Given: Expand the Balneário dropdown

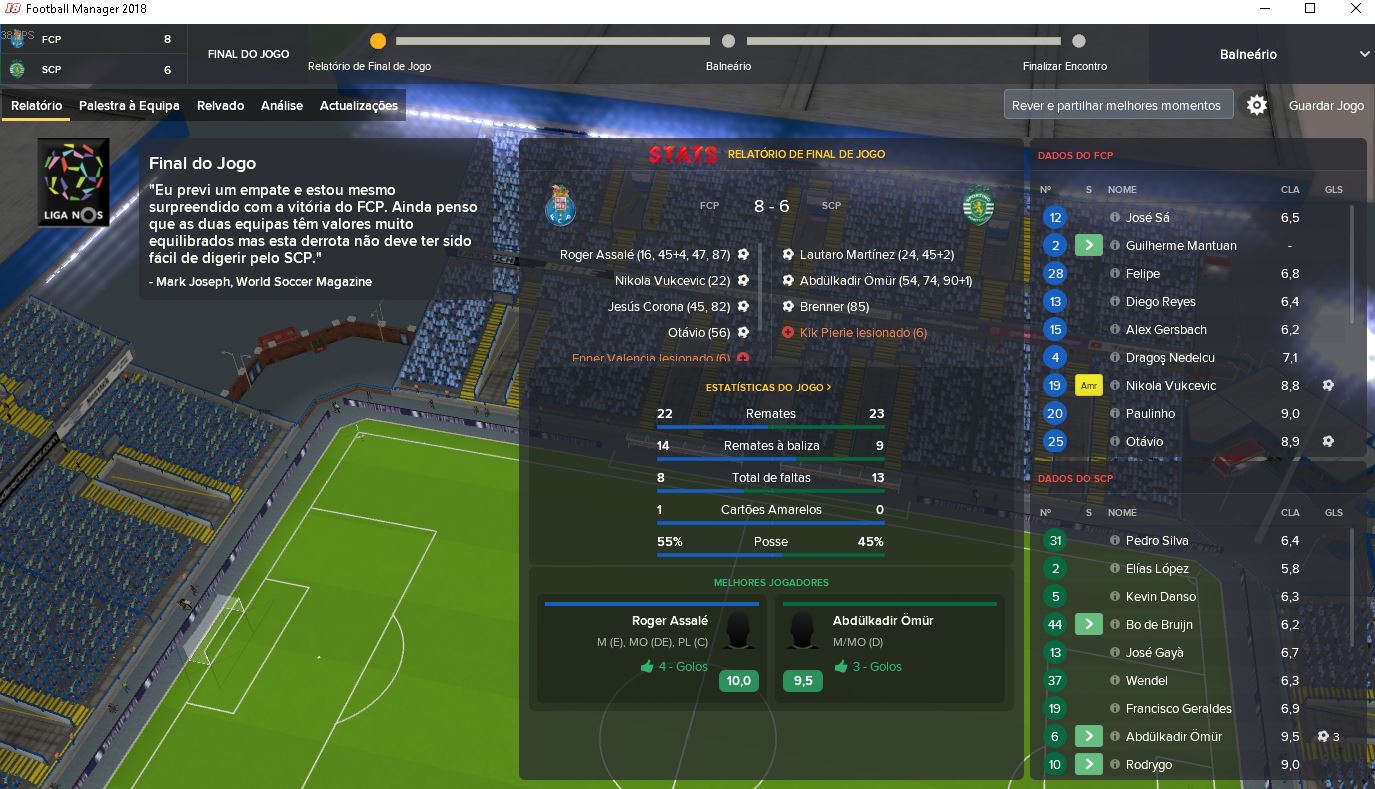Looking at the screenshot, I should coord(1364,54).
